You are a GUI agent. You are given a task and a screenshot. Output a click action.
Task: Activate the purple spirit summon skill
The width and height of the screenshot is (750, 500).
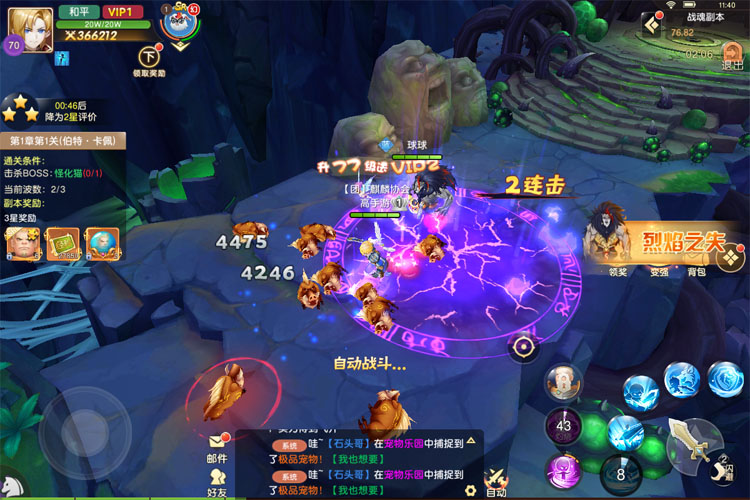[562, 470]
